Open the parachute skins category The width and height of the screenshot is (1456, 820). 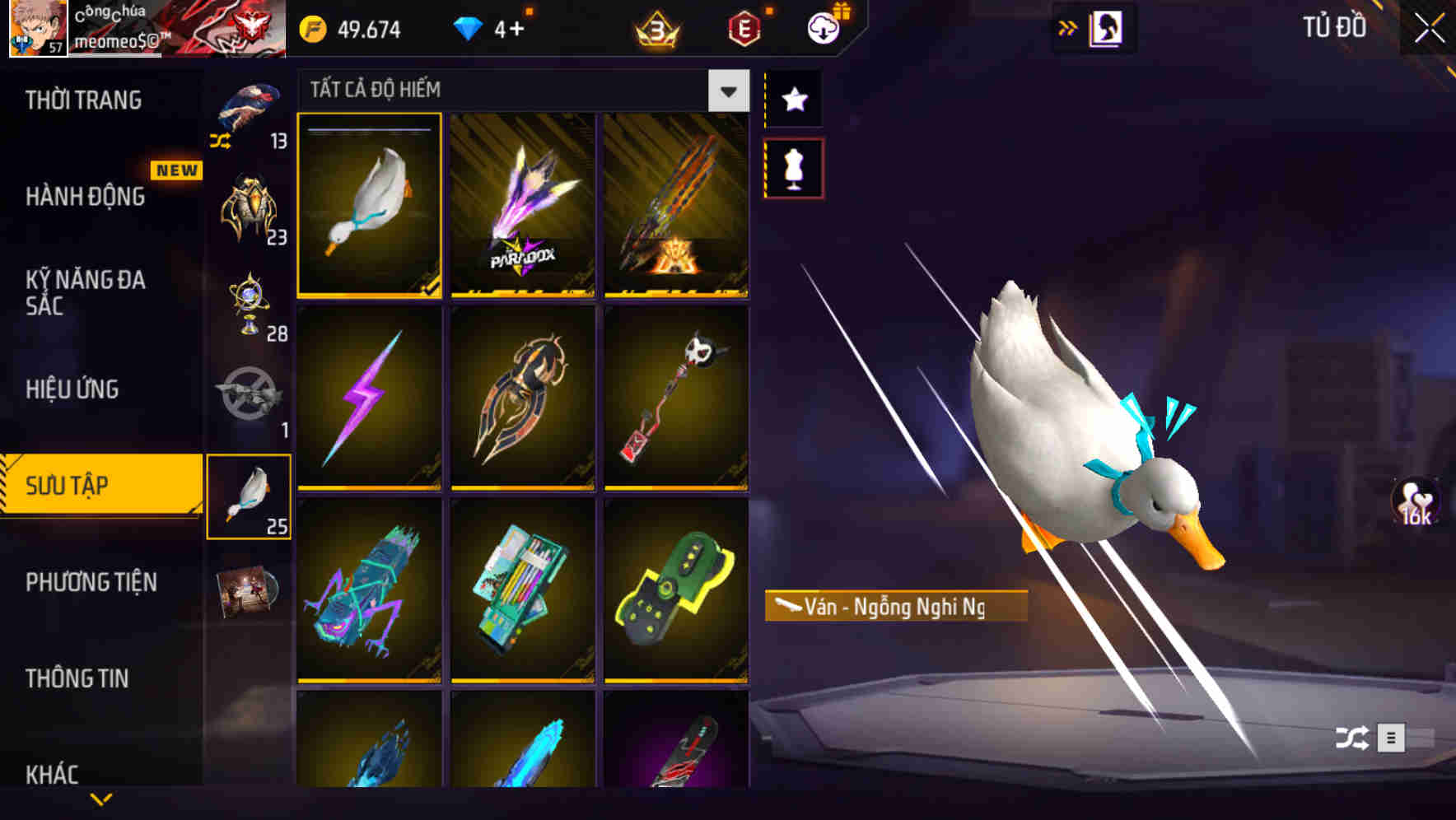(x=250, y=111)
